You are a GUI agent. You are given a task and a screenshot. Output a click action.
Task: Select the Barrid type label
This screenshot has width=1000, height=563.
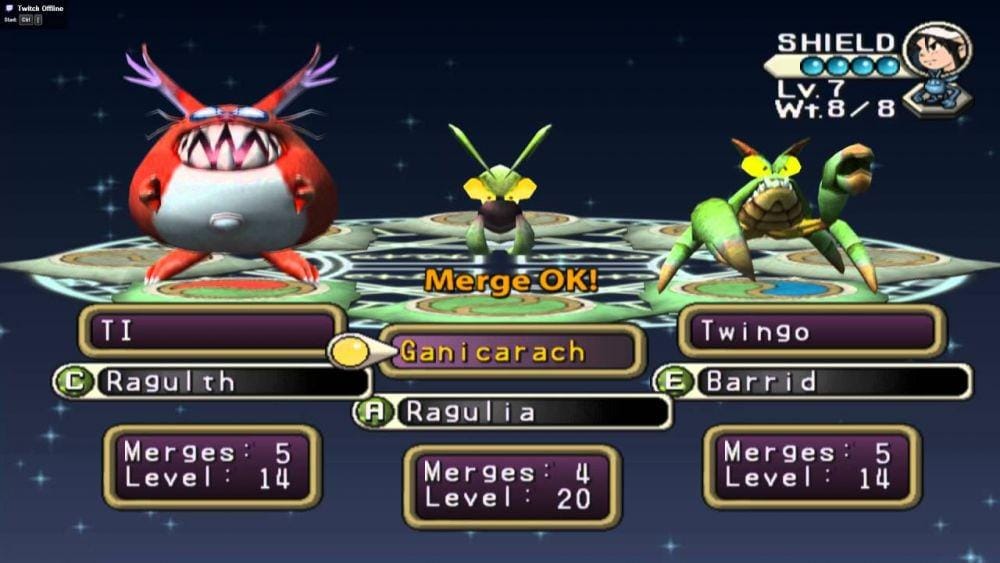tap(812, 381)
